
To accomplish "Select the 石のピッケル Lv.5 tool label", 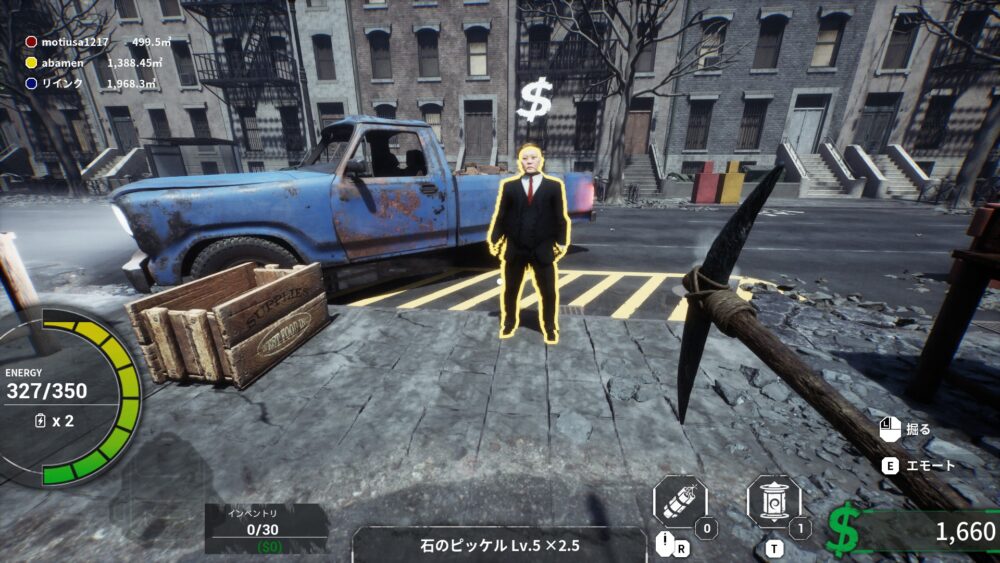I will 499,545.
